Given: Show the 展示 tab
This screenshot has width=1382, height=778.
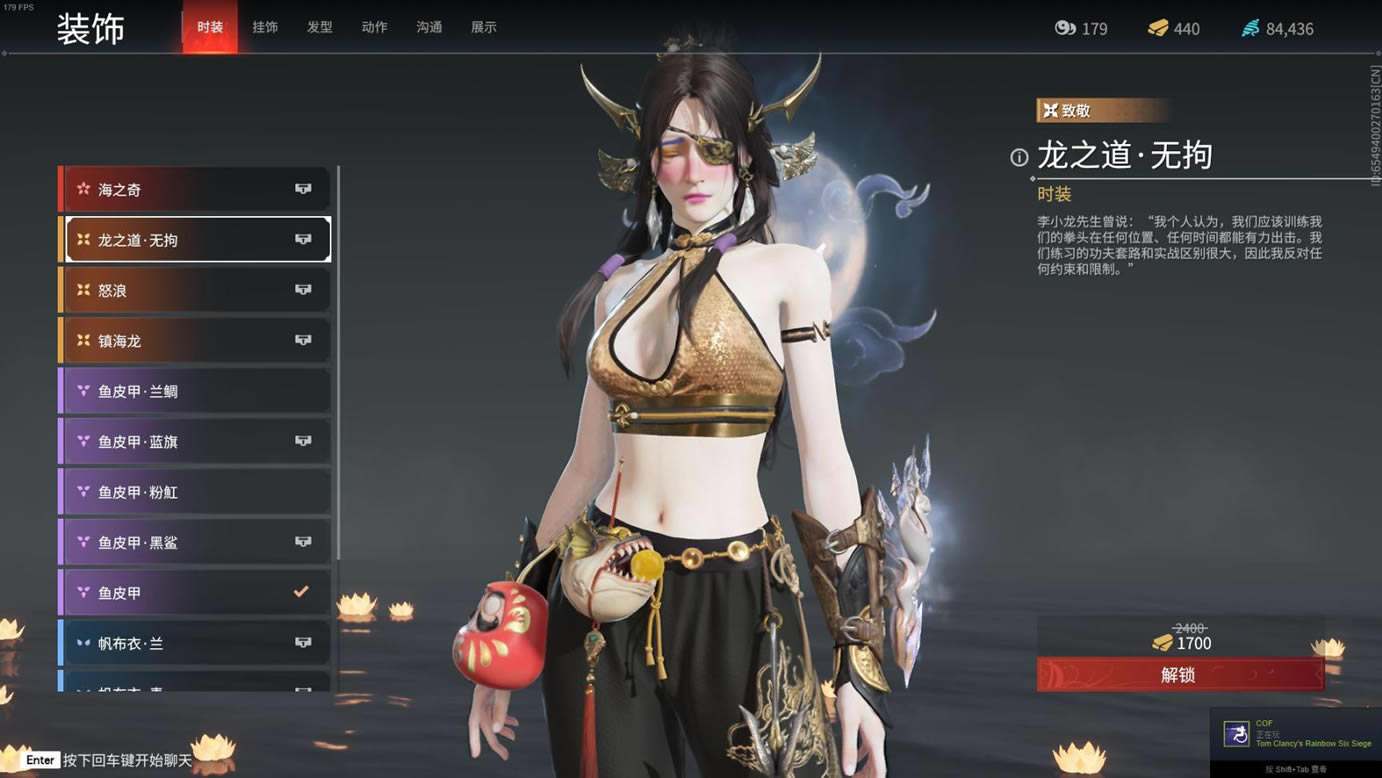Looking at the screenshot, I should 484,28.
